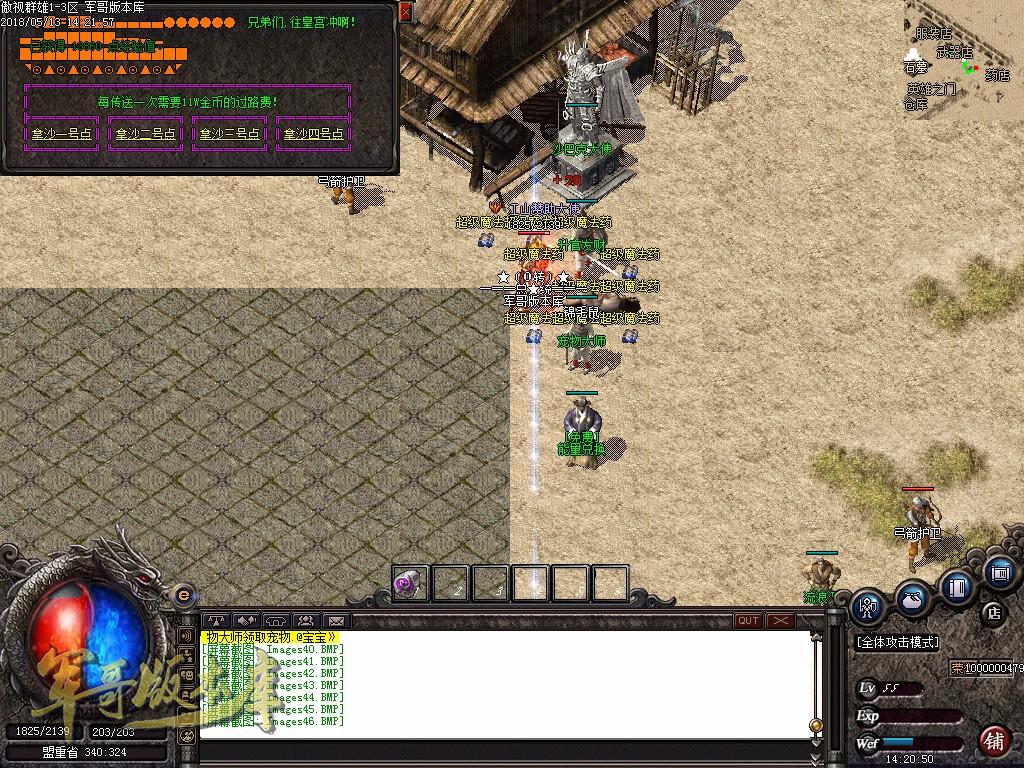Open the group members icon above chat
This screenshot has width=1024, height=768.
305,621
